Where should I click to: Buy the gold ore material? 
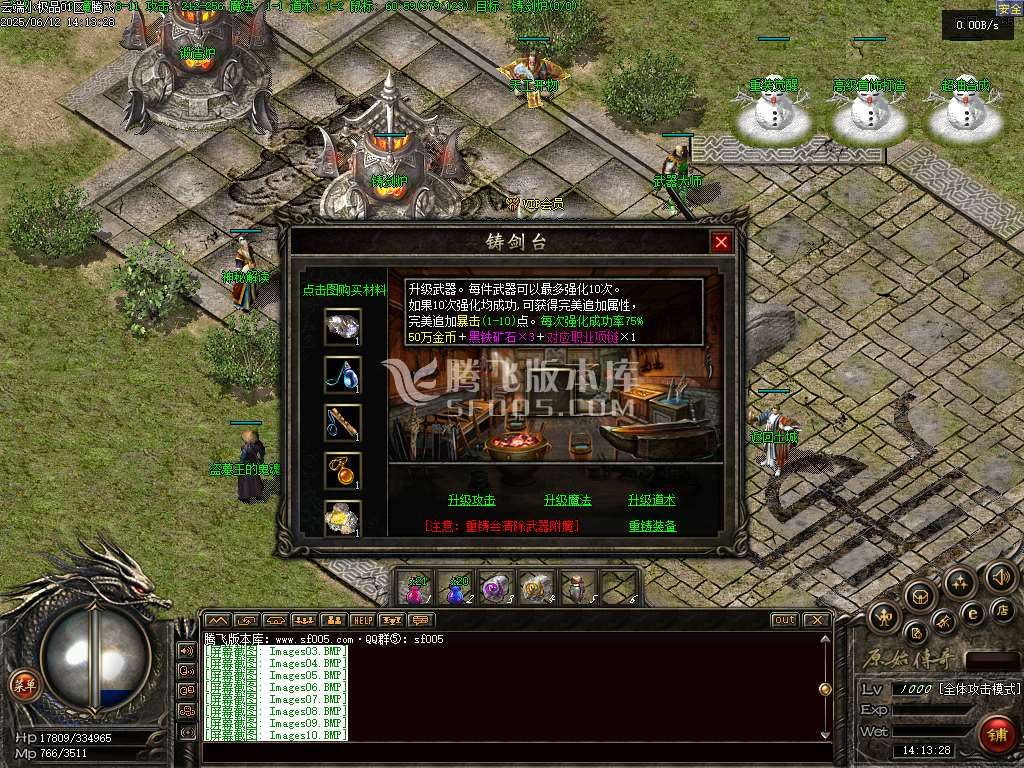342,518
